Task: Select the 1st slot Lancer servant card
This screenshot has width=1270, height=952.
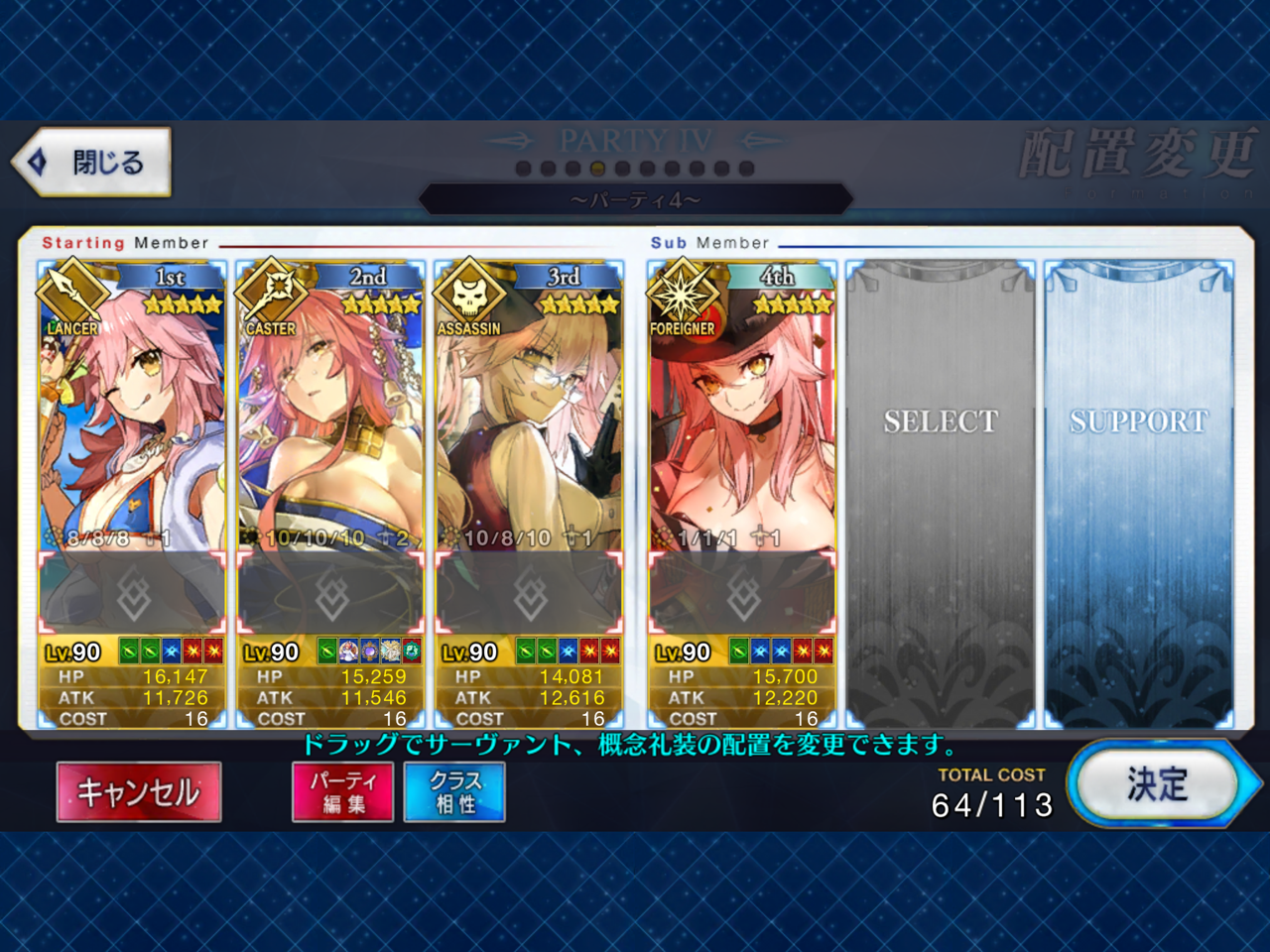Action: point(132,416)
